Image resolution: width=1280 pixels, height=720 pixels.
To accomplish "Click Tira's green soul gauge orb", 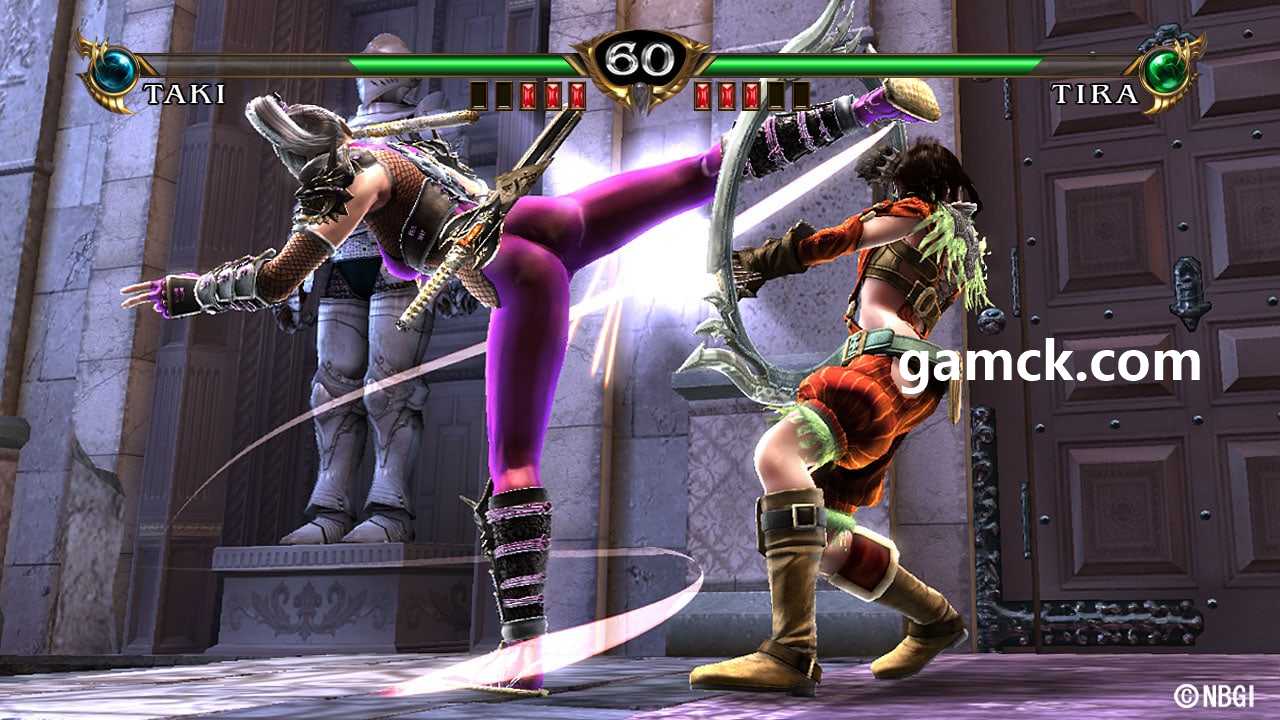I will [1165, 70].
